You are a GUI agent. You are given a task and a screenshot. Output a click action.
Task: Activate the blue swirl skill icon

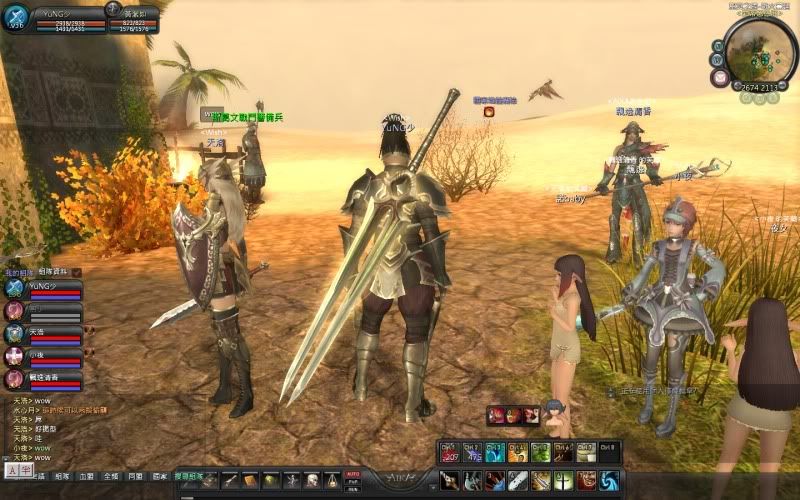[x=609, y=480]
